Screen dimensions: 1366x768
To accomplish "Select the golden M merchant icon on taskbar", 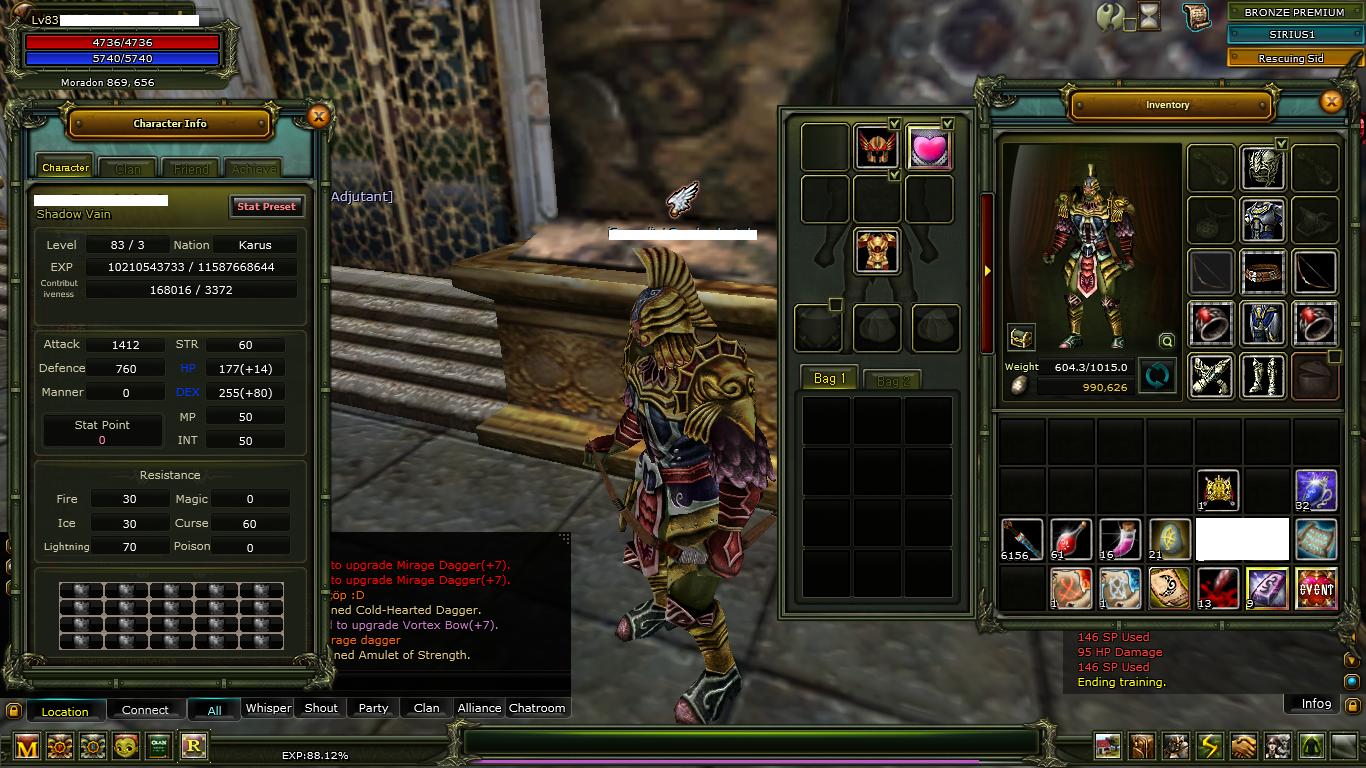I will 26,746.
